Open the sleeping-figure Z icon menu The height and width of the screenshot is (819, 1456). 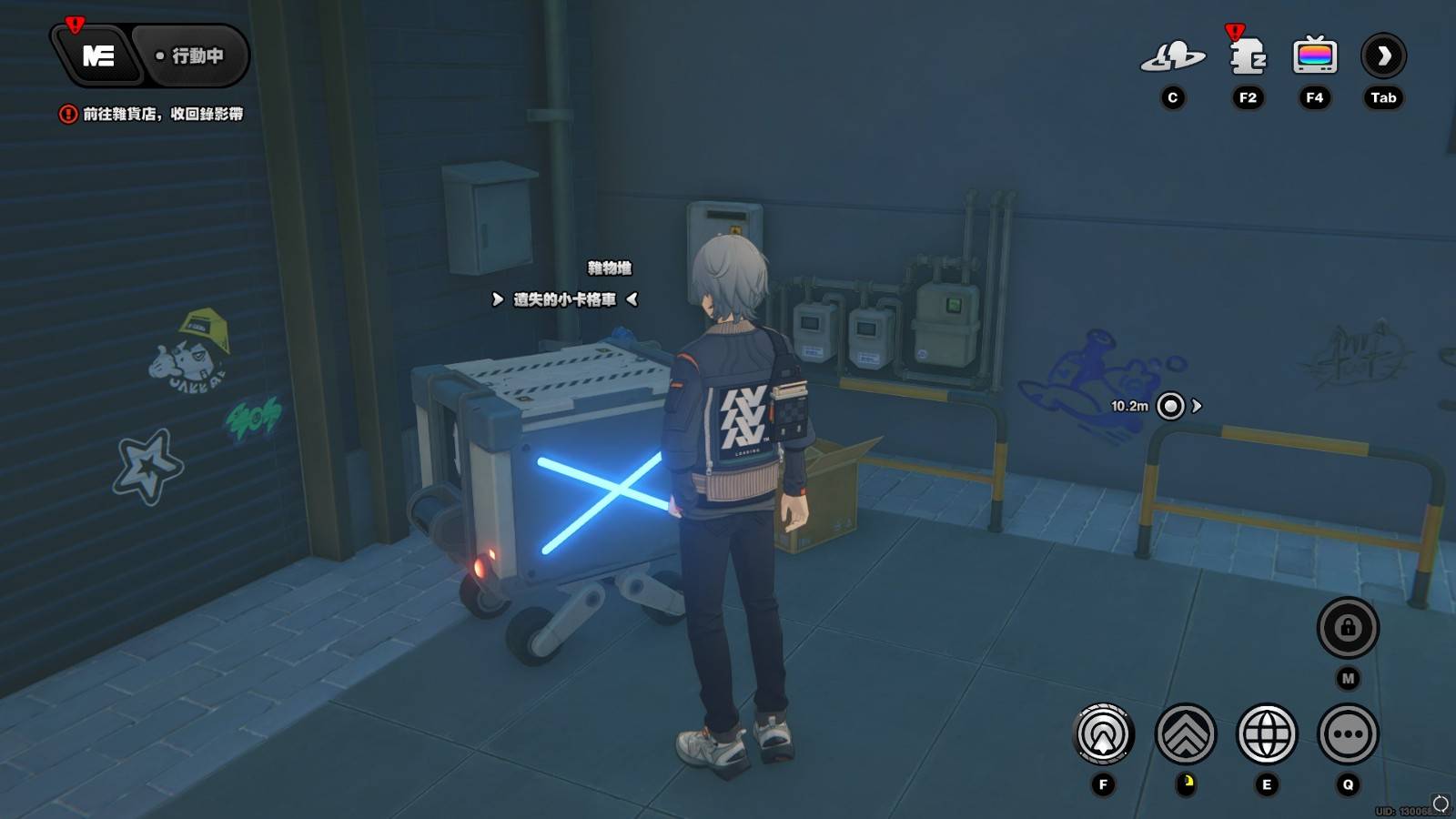coord(1248,56)
